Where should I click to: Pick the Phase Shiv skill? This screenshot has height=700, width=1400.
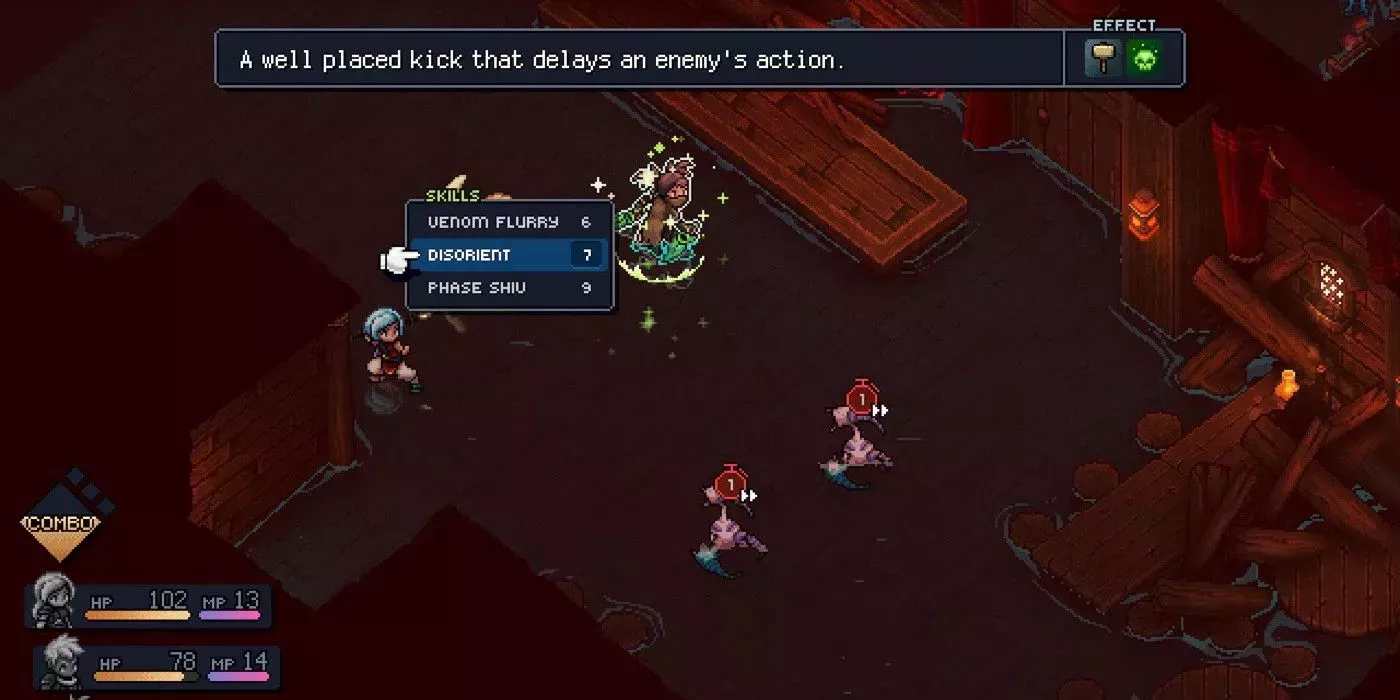click(508, 288)
